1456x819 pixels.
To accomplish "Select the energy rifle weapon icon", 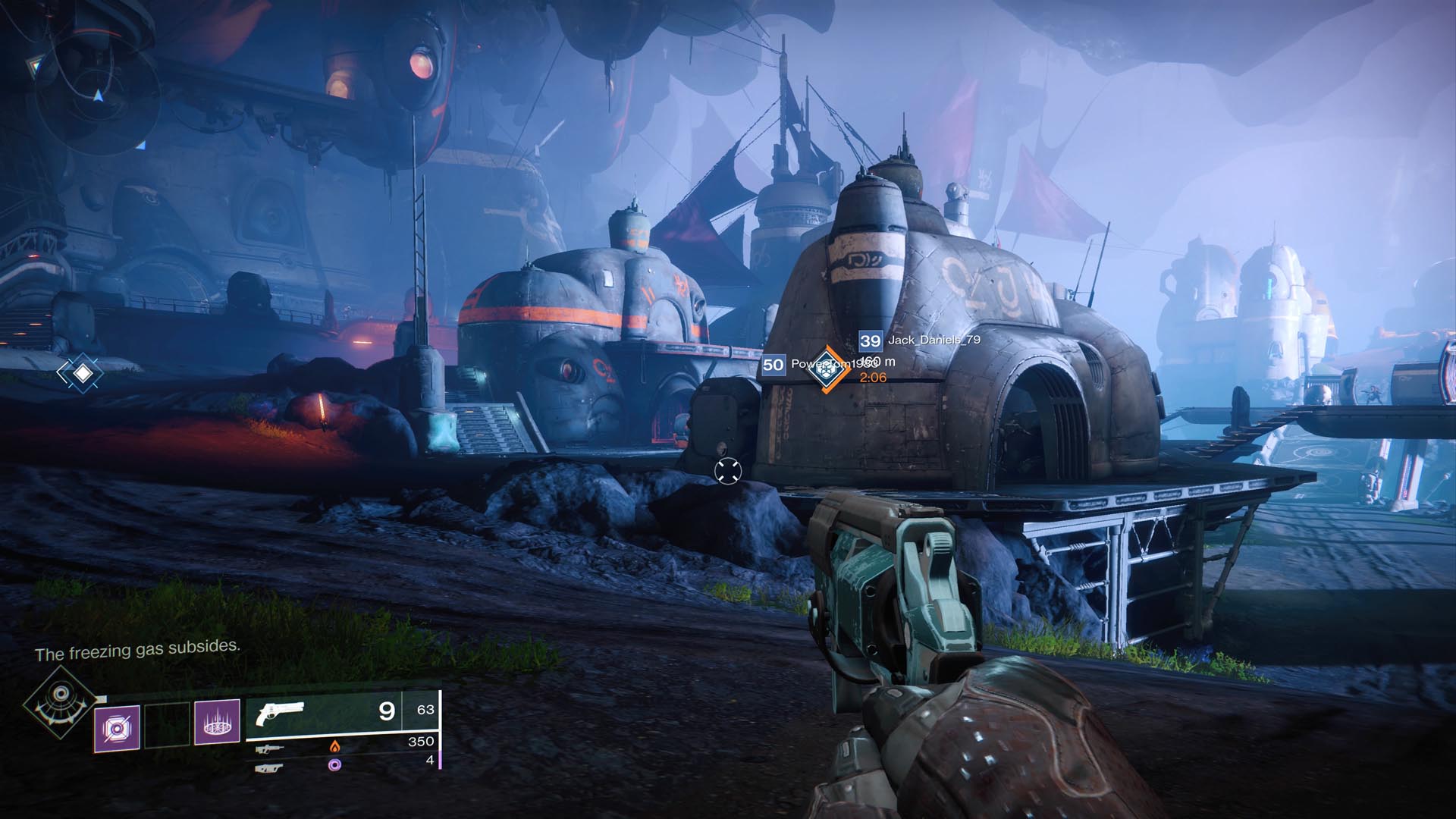I will [x=270, y=749].
